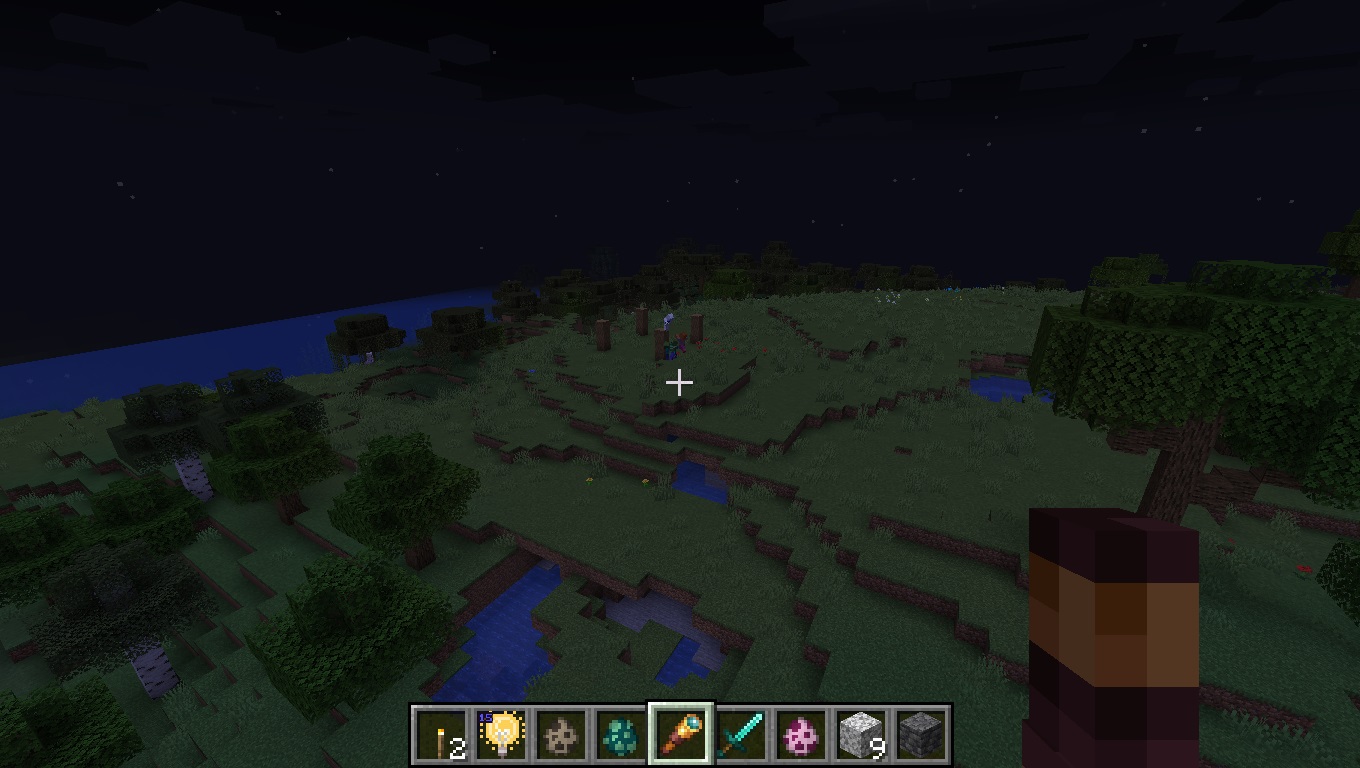Equip the diamond sword
Screen dimensions: 1360x768
[x=741, y=736]
